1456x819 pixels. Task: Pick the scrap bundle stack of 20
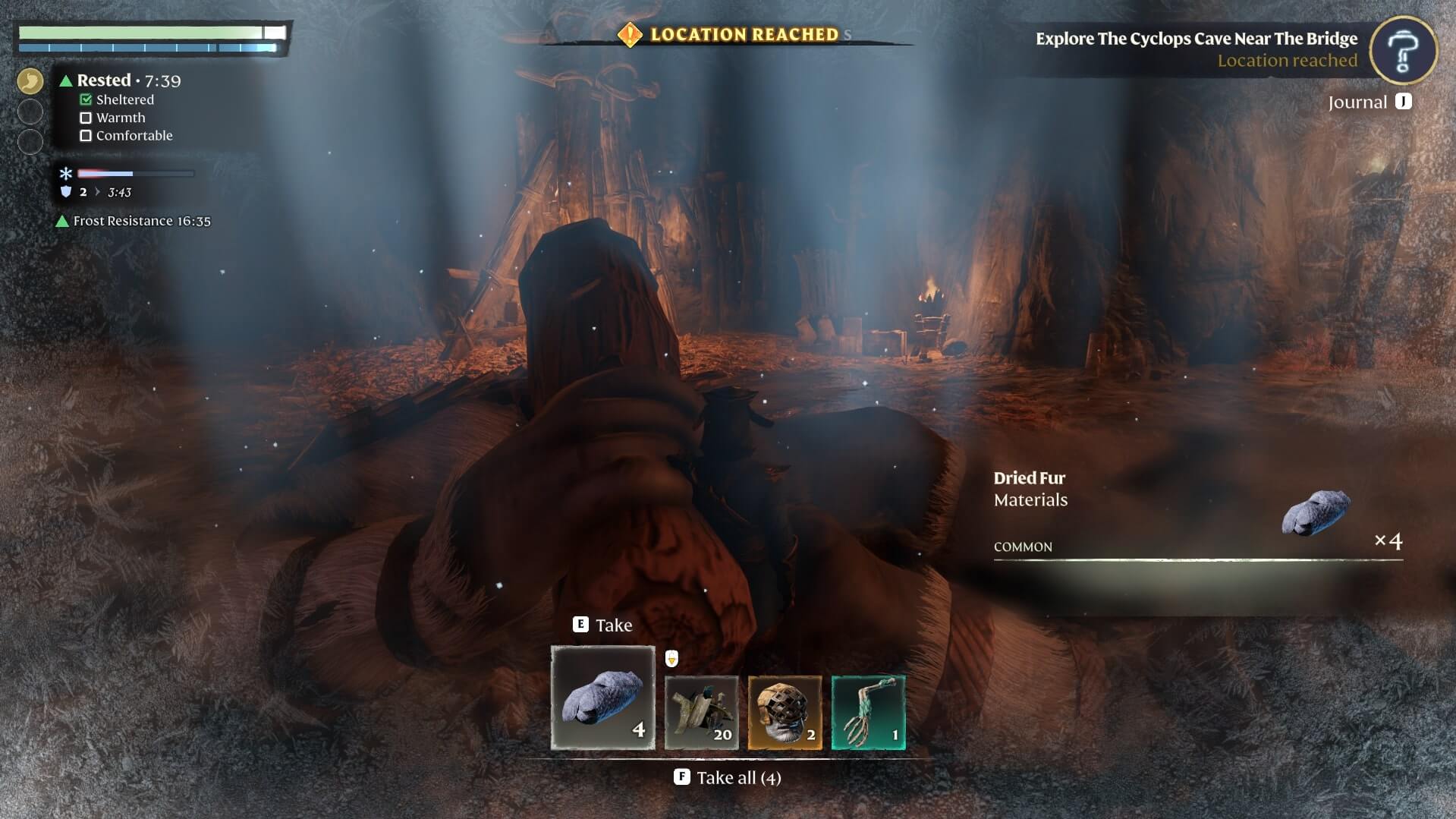coord(701,713)
